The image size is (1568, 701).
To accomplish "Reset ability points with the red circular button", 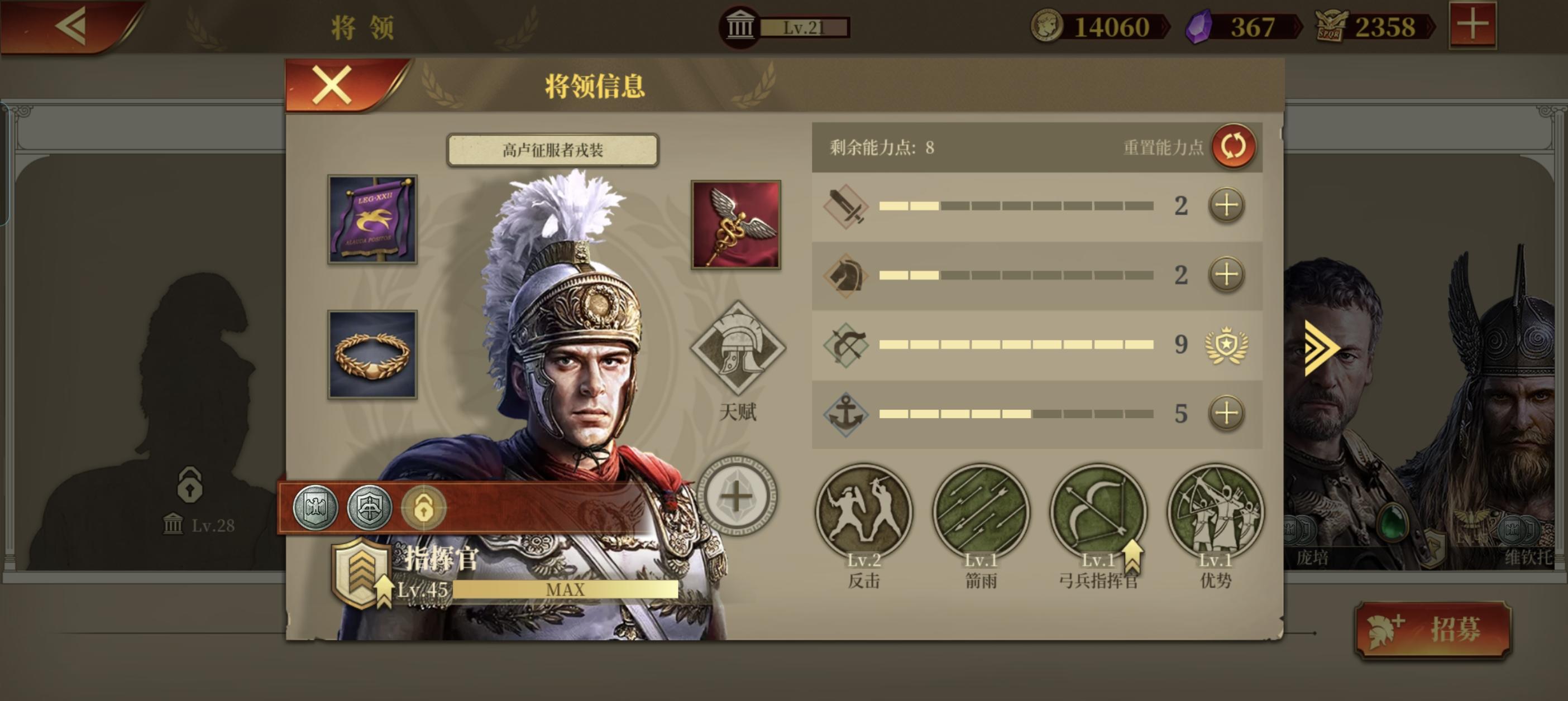I will [x=1233, y=146].
